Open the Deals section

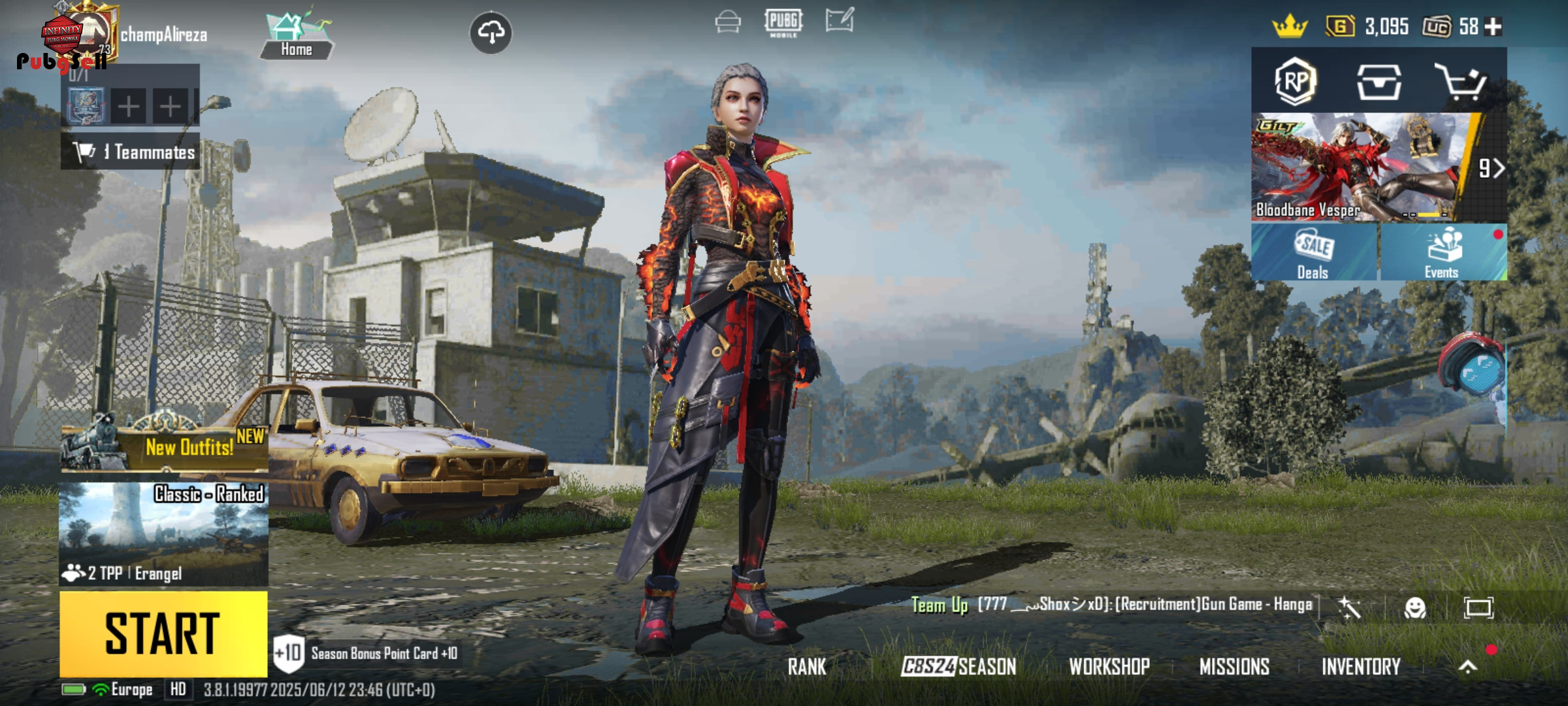coord(1313,252)
